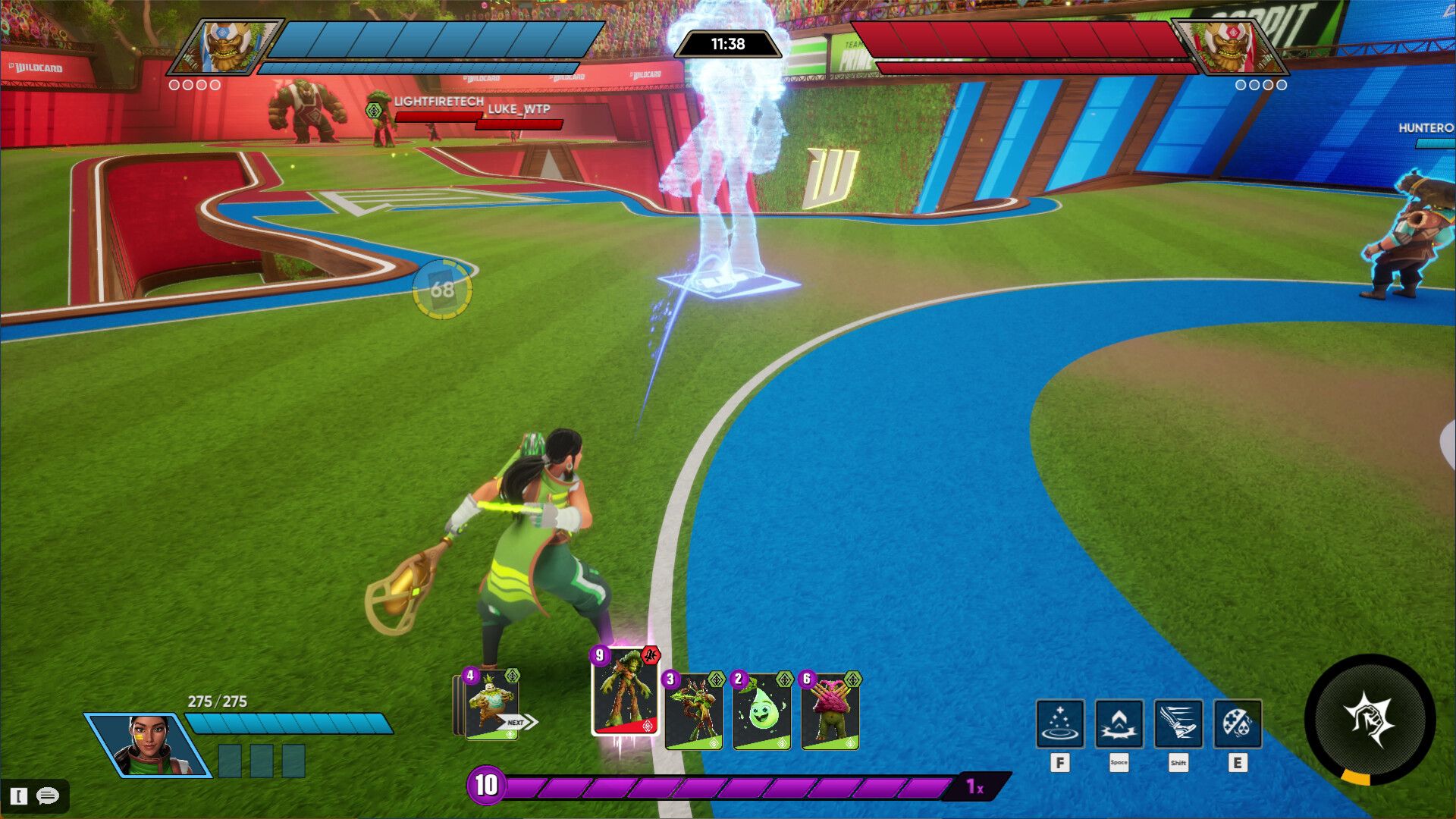1456x819 pixels.
Task: Use the upward-arrow jump ability
Action: (x=1119, y=723)
